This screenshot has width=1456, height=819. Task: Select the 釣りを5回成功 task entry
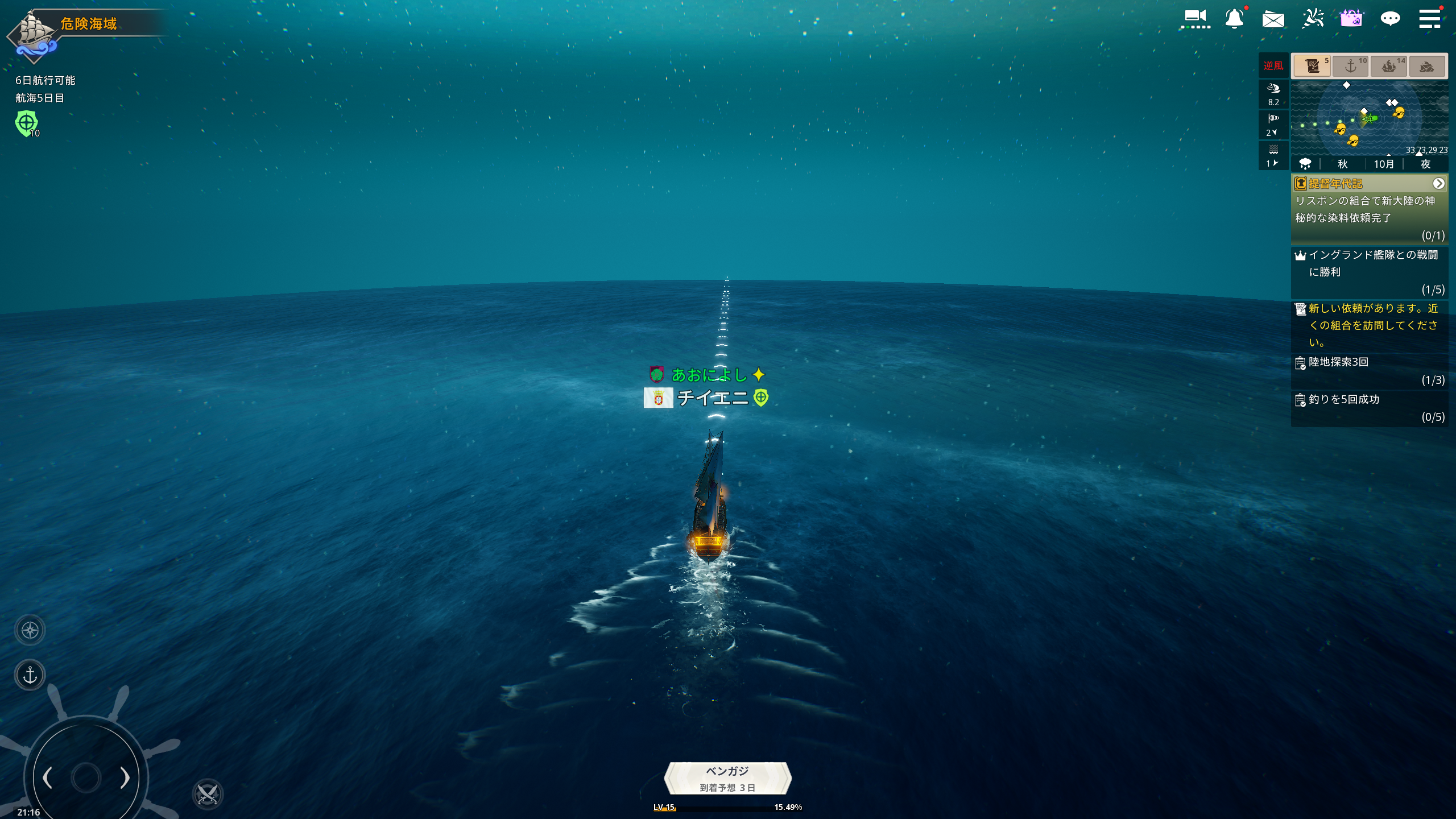(x=1369, y=408)
